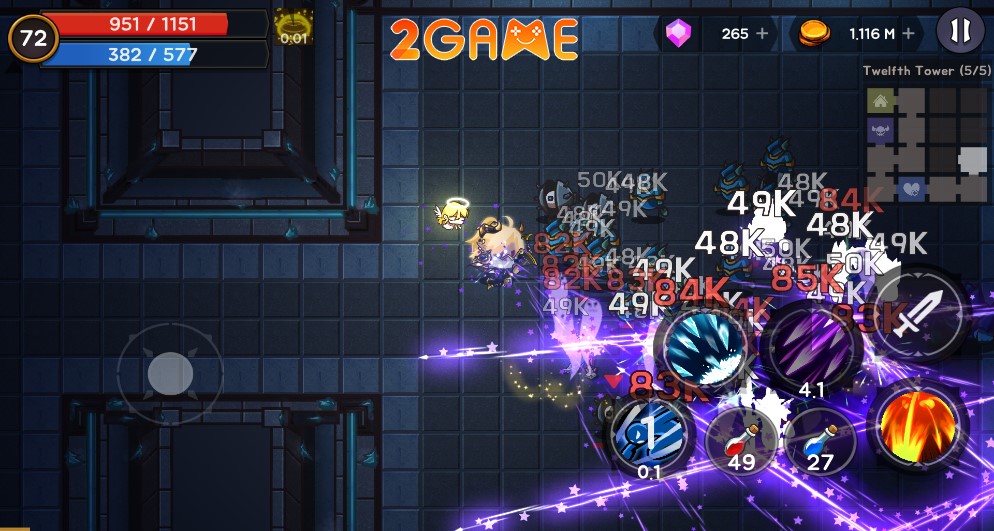Add more purple gems with the plus
994x531 pixels.
(x=763, y=34)
